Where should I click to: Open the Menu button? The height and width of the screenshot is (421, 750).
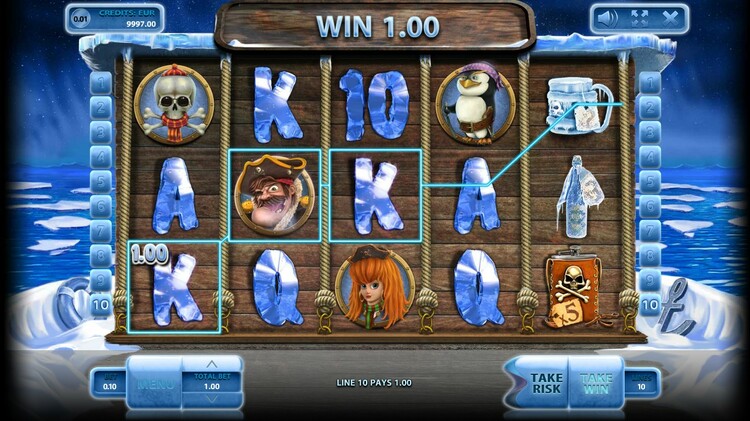155,383
